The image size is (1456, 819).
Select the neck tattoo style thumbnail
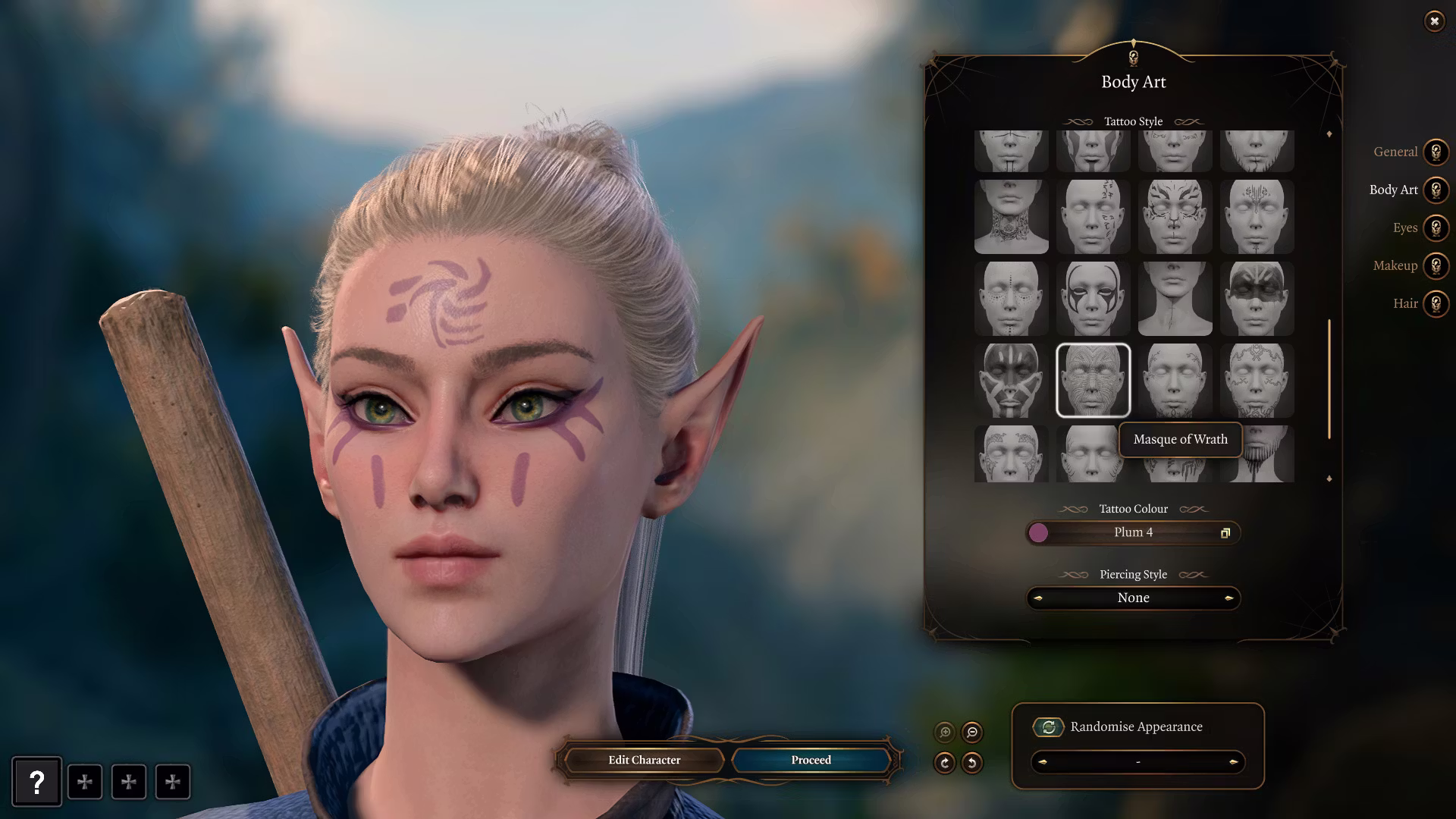click(x=1011, y=217)
